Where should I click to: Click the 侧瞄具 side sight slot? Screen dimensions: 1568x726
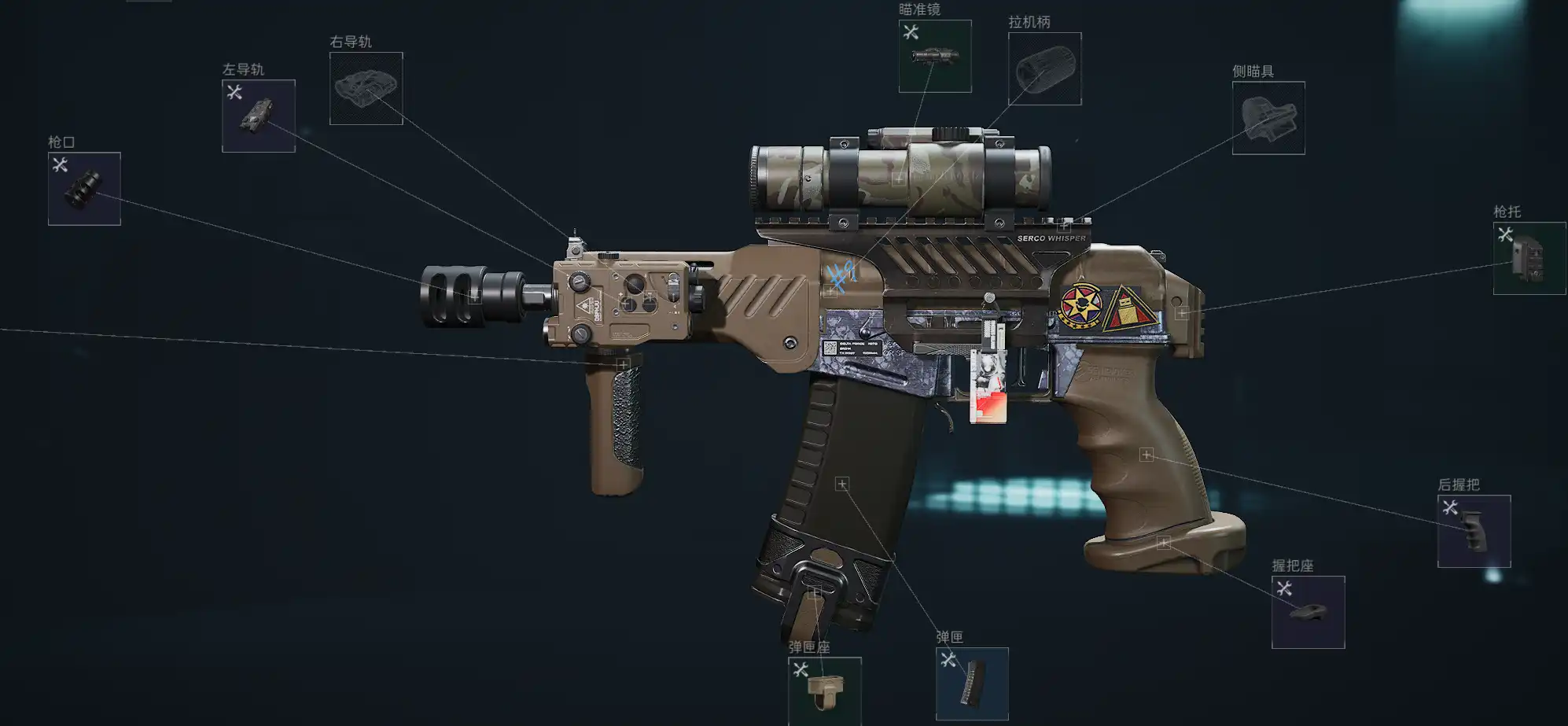pyautogui.click(x=1268, y=118)
